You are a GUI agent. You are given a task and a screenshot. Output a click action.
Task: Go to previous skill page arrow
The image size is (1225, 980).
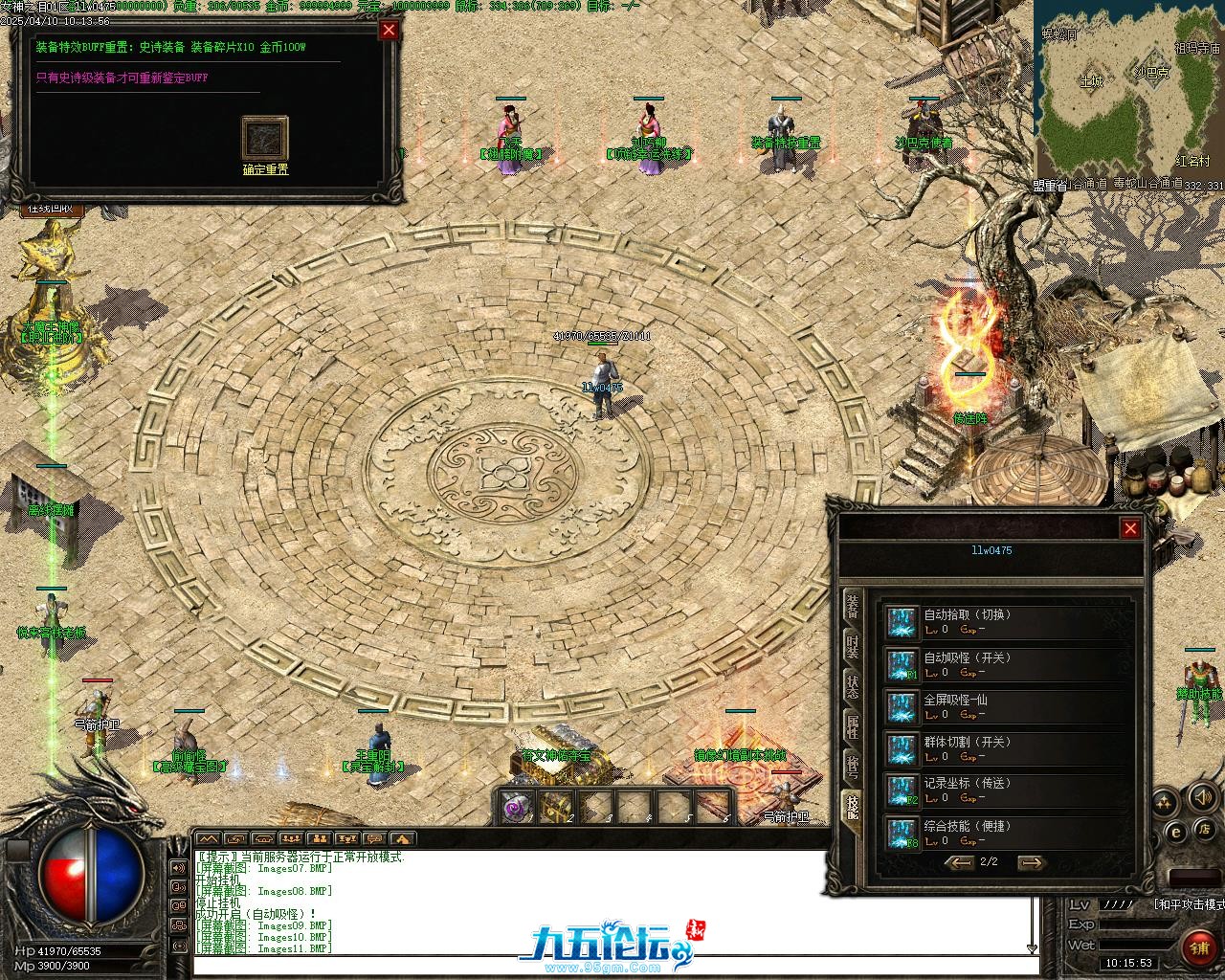[x=959, y=862]
